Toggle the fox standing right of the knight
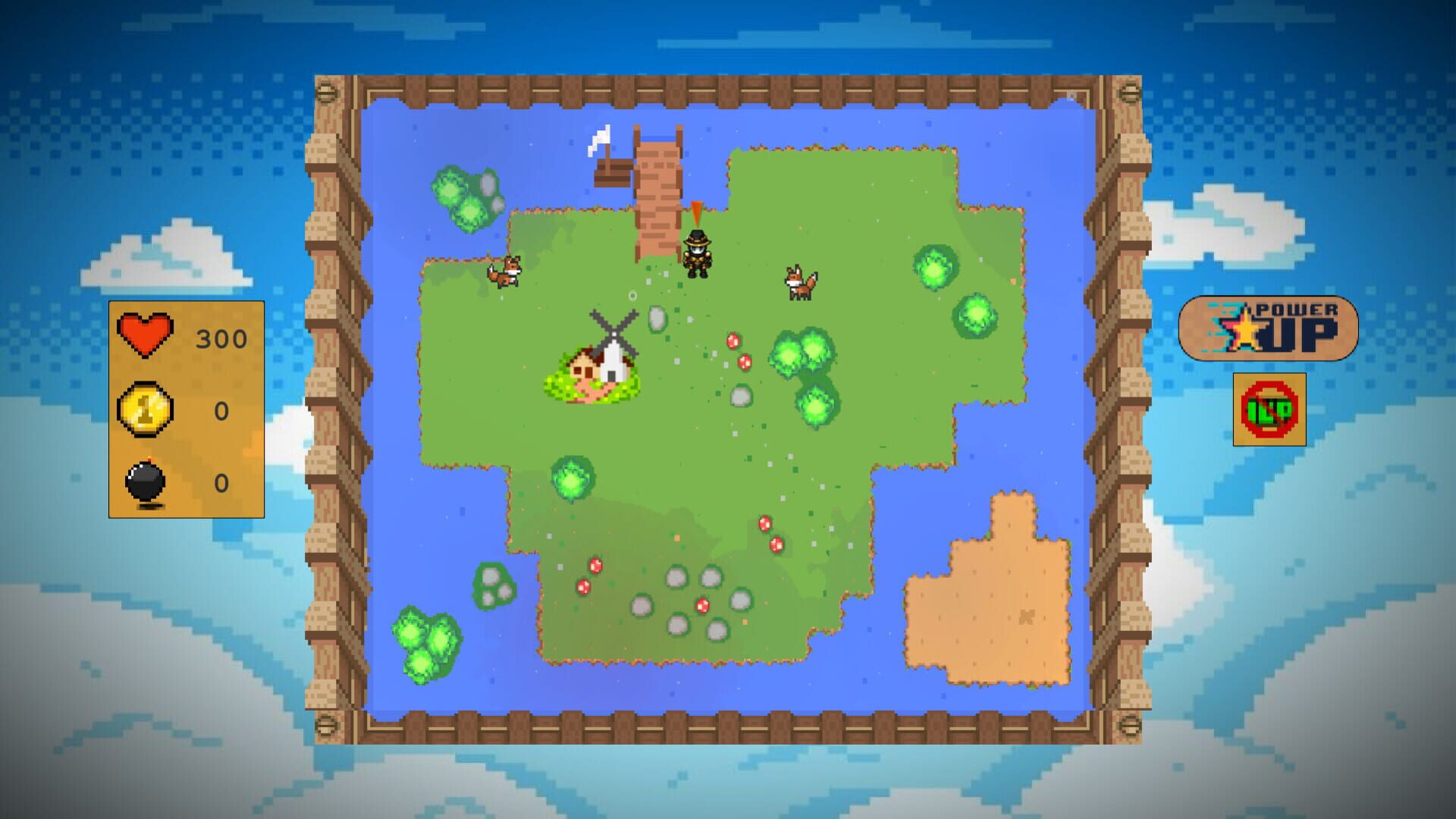The width and height of the screenshot is (1456, 819). pos(798,283)
